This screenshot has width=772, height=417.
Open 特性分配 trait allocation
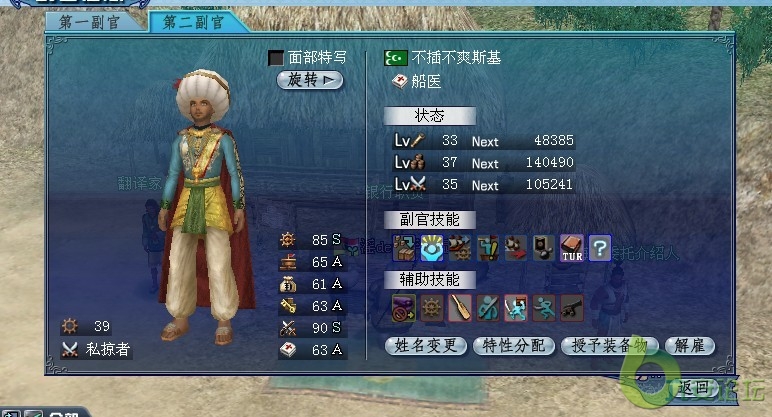click(x=514, y=346)
